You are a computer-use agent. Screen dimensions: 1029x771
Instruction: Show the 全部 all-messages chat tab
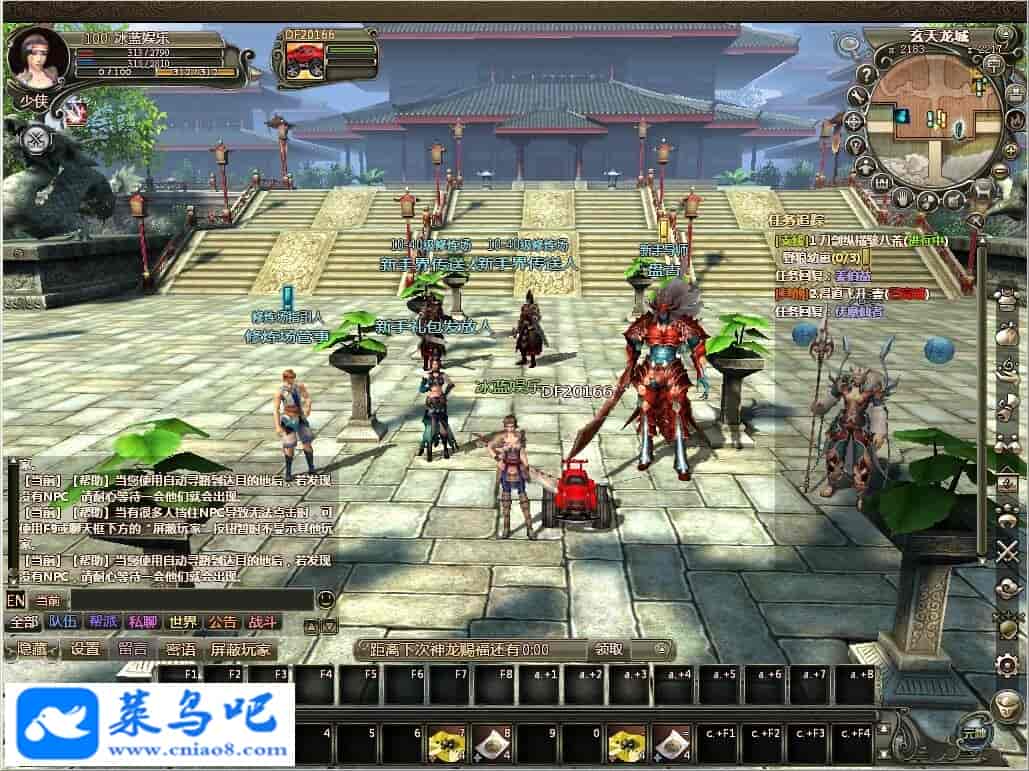coord(23,622)
